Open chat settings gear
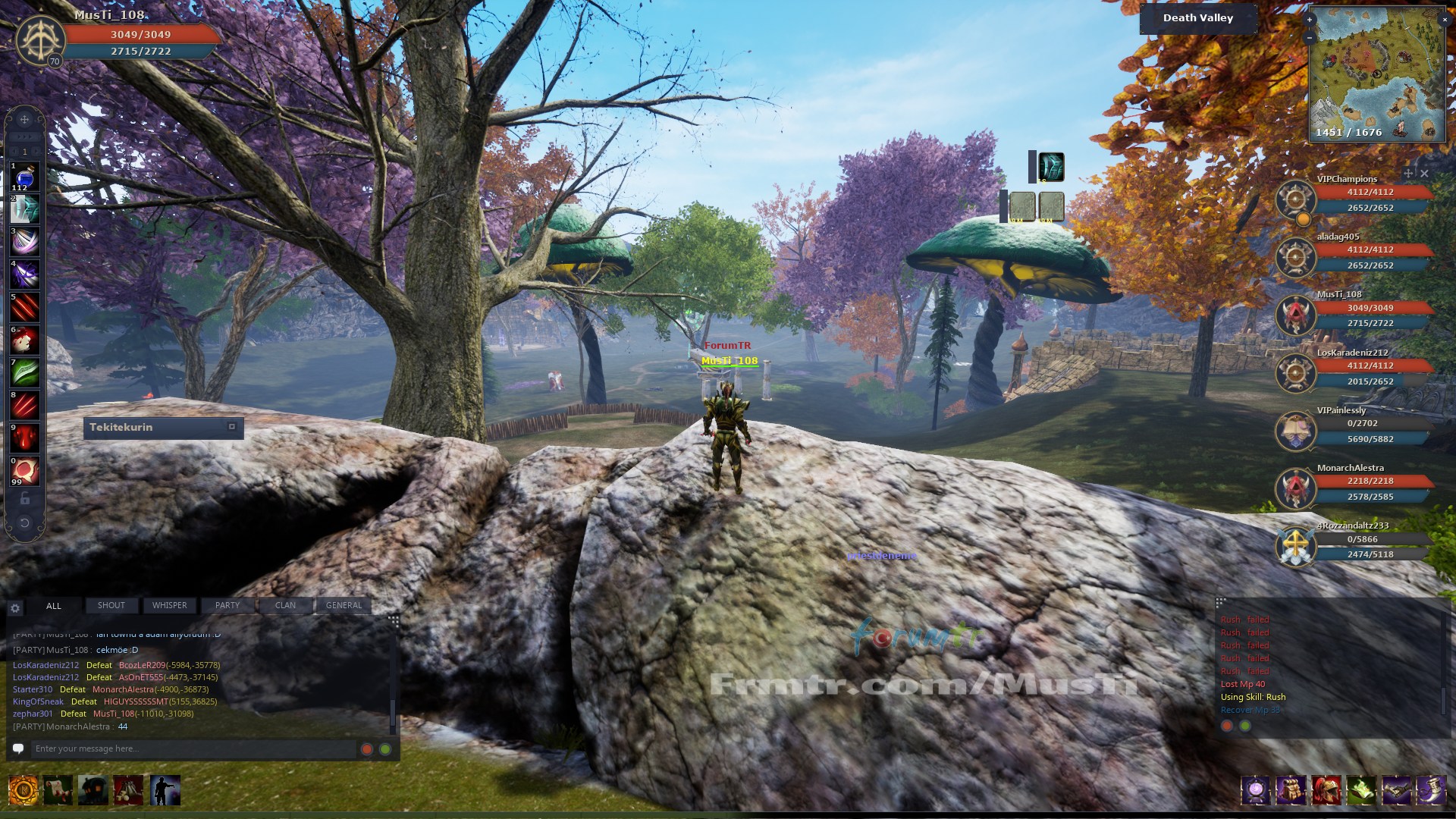The image size is (1456, 819). click(x=15, y=607)
